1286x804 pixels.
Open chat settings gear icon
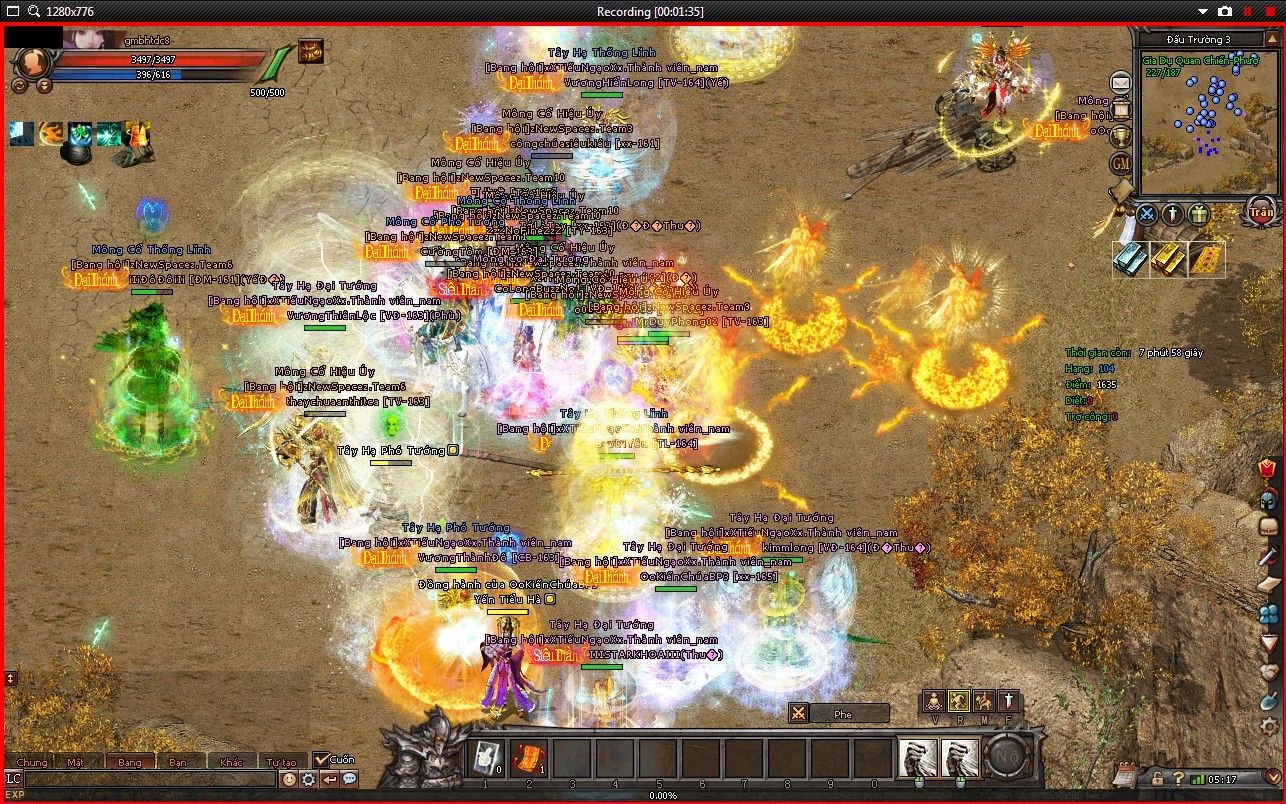coord(309,779)
